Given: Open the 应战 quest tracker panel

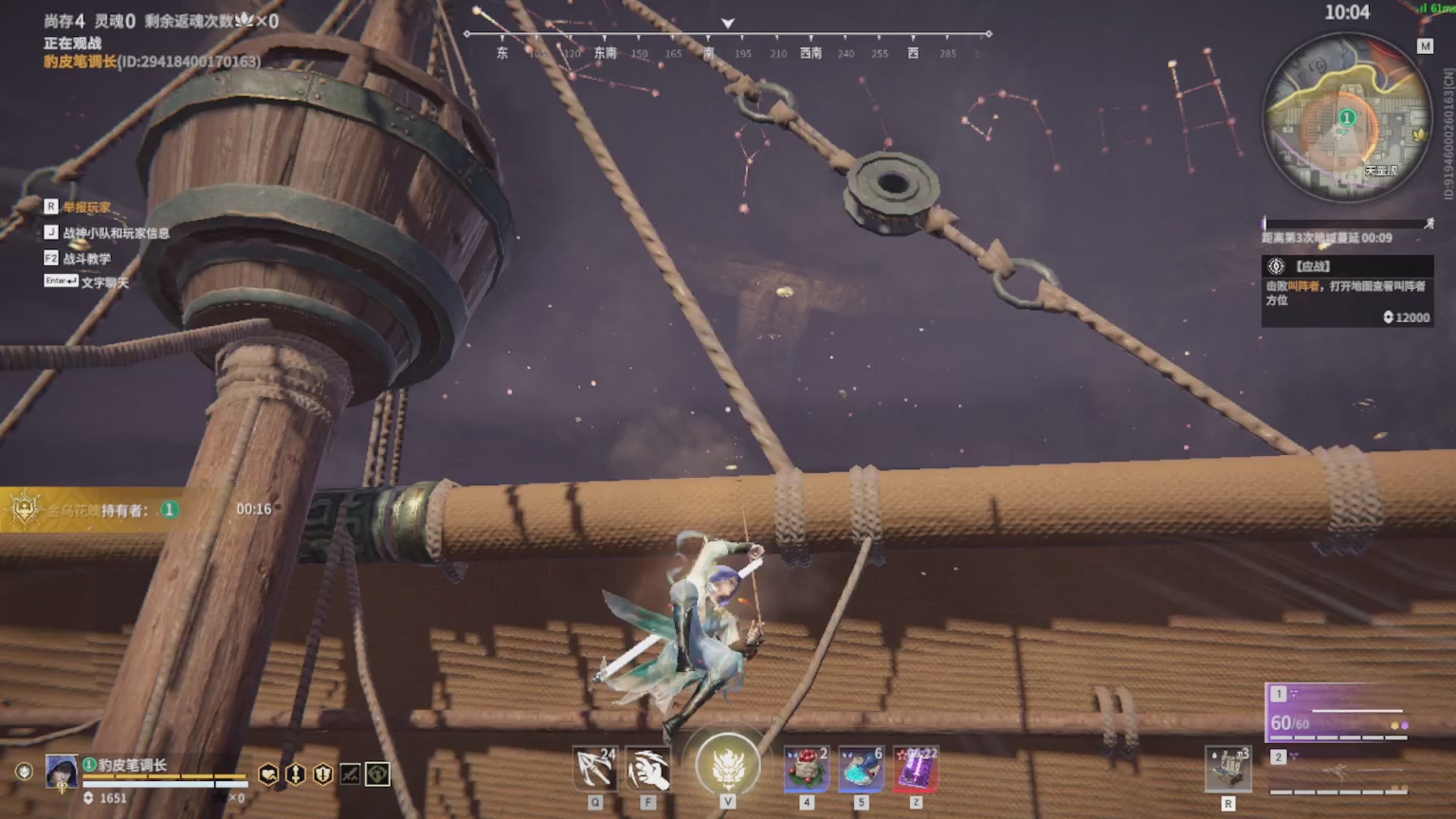Looking at the screenshot, I should (1346, 291).
